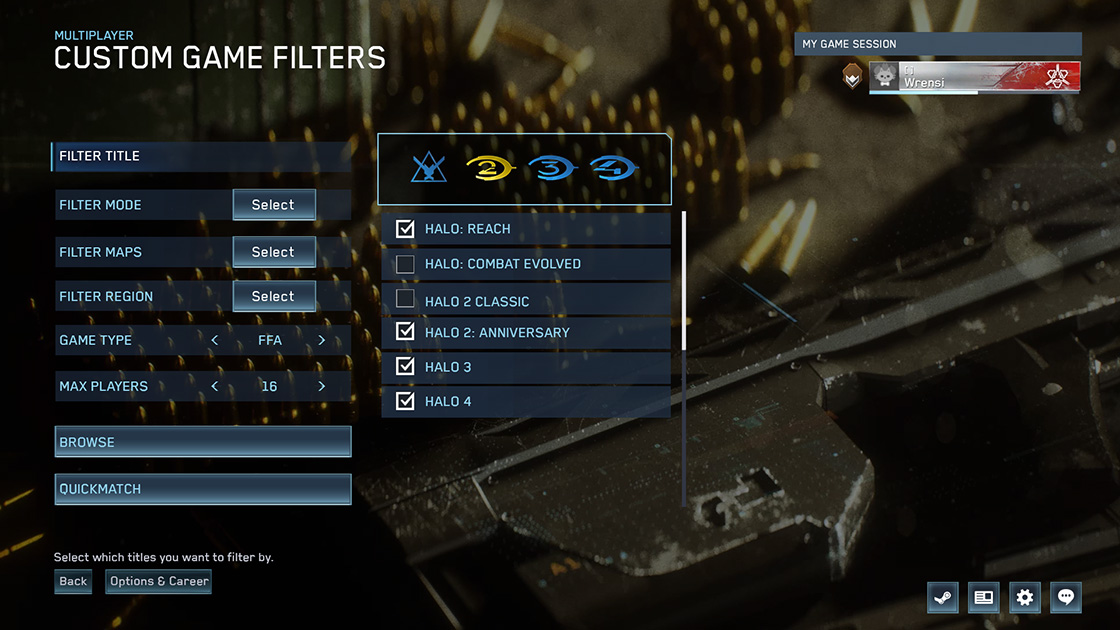This screenshot has height=630, width=1120.
Task: Open the Filter Mode Select button
Action: (274, 205)
